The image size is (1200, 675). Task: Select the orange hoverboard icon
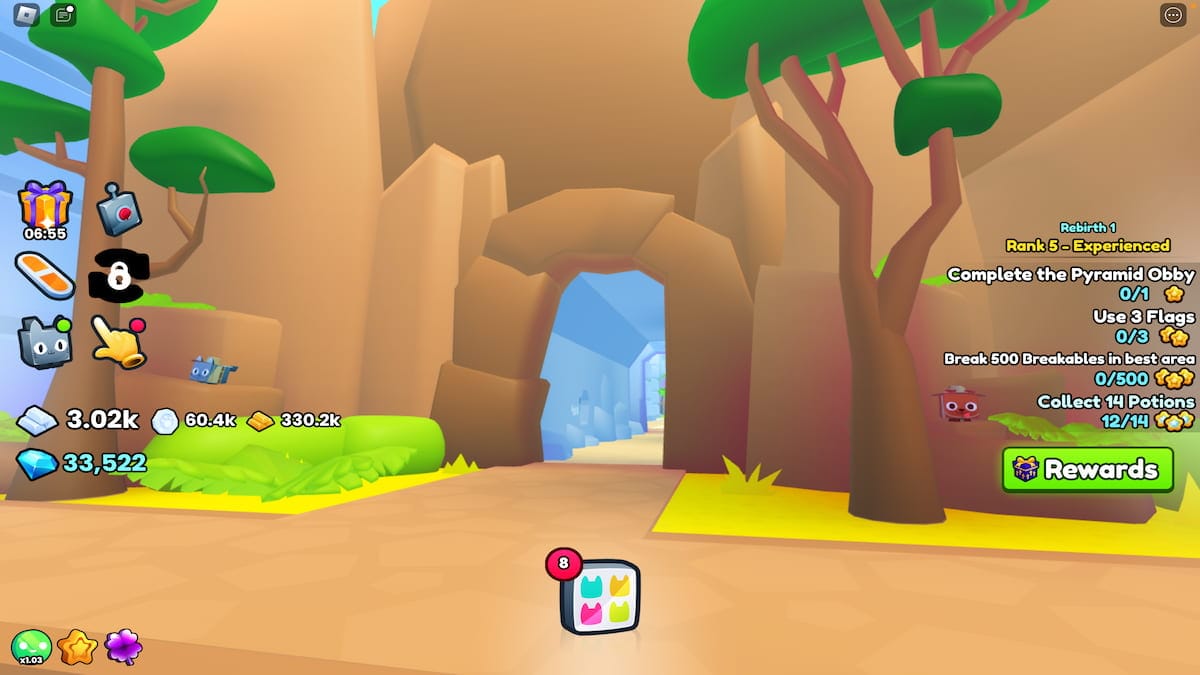(45, 274)
